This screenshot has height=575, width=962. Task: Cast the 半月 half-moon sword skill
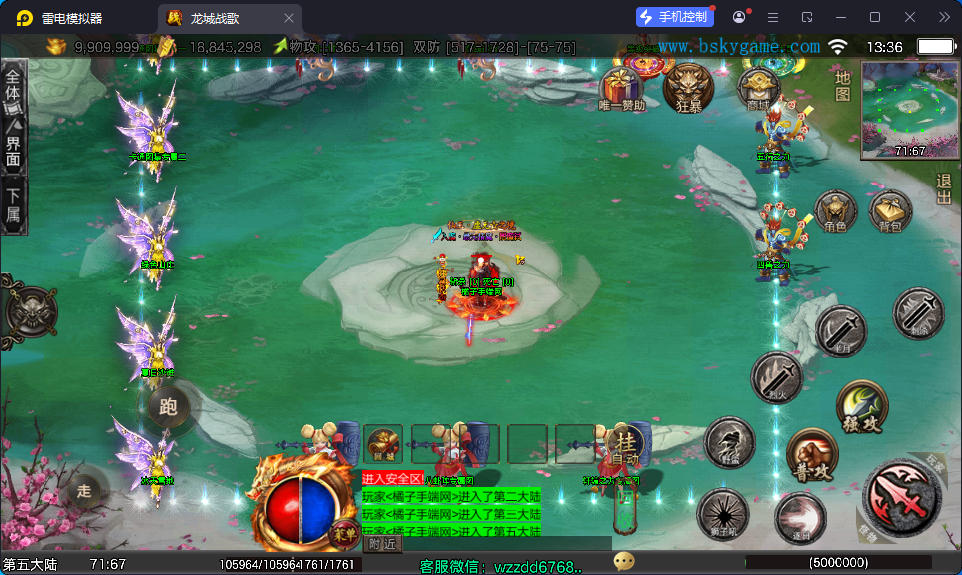pos(840,331)
